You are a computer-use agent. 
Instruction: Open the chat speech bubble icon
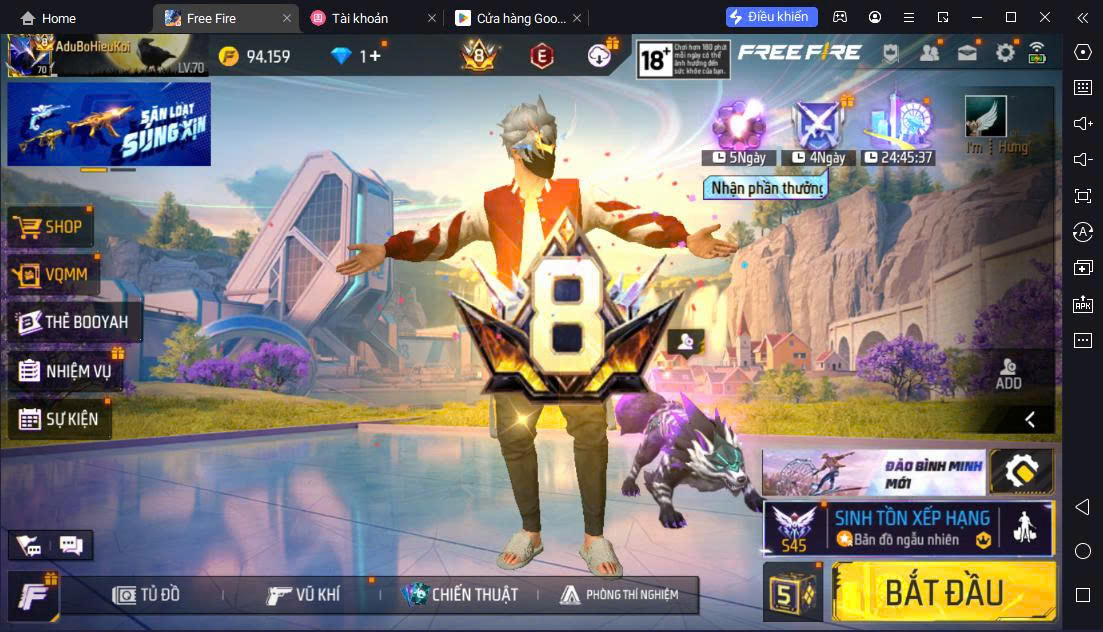click(71, 545)
